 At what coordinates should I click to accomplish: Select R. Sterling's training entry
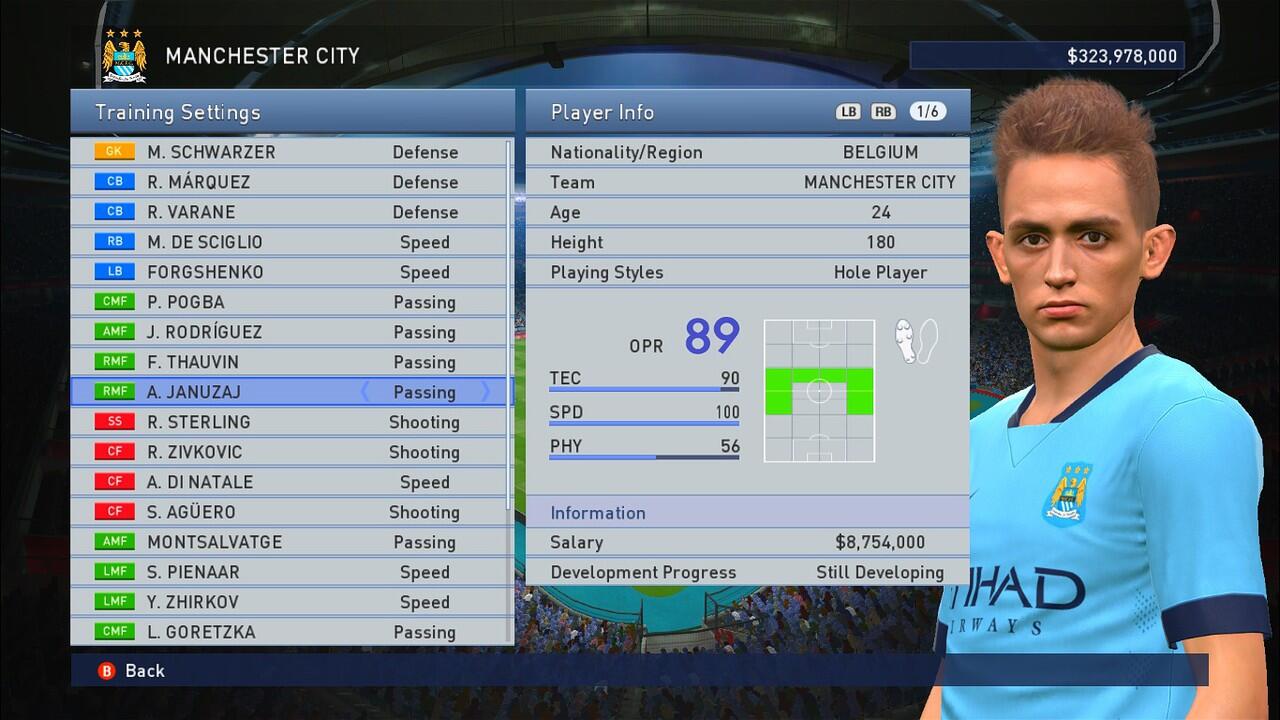pyautogui.click(x=290, y=422)
